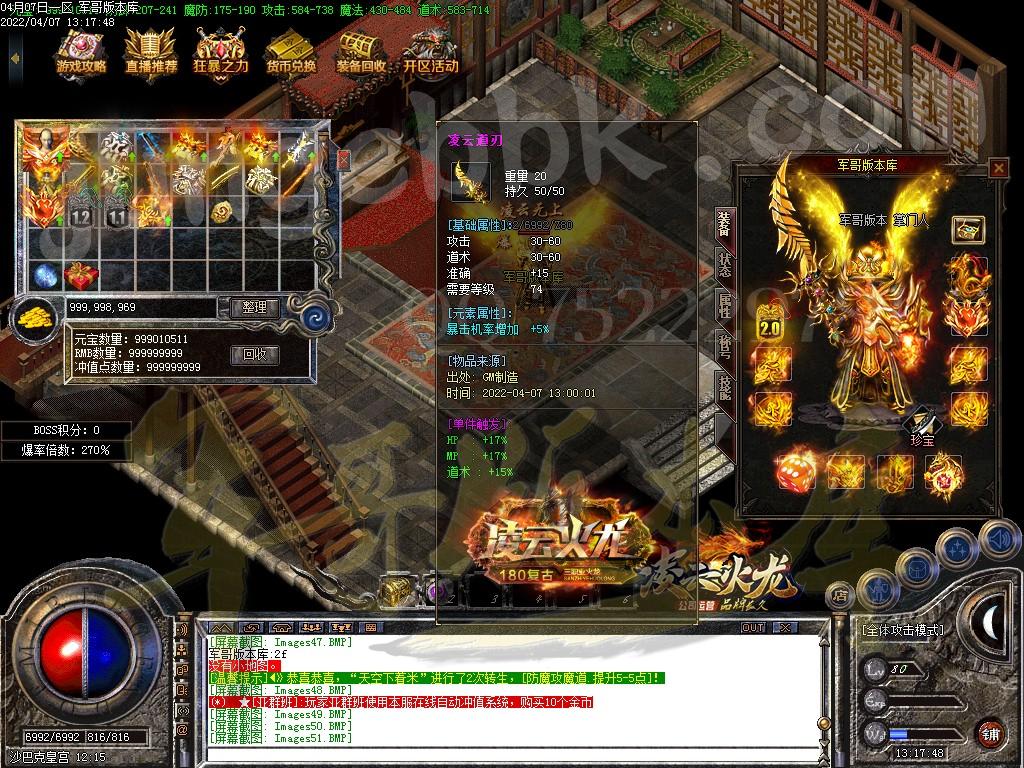
Task: Switch to the 属性 attributes tab
Action: tap(725, 307)
